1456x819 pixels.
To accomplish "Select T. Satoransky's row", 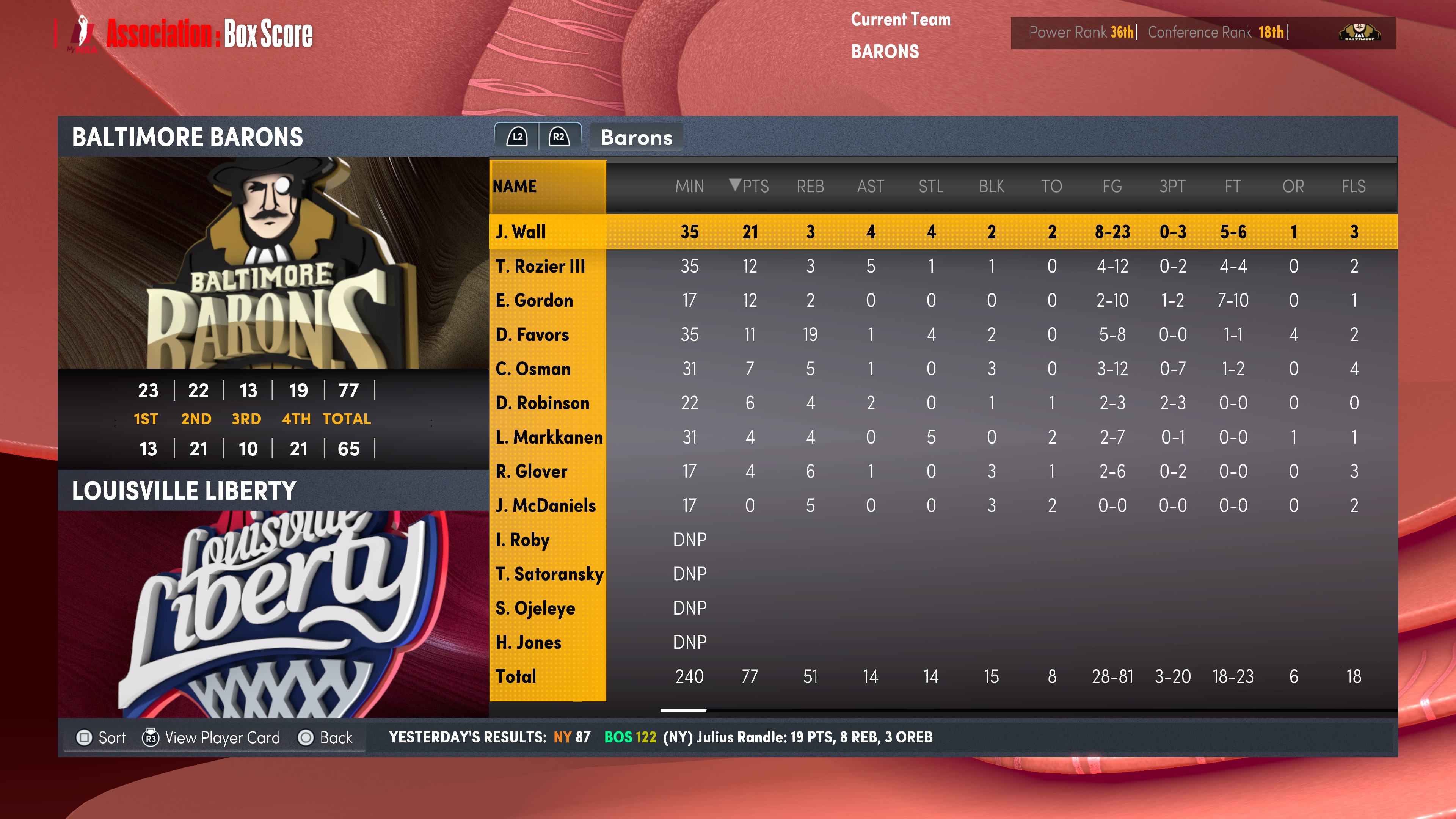I will [x=549, y=574].
